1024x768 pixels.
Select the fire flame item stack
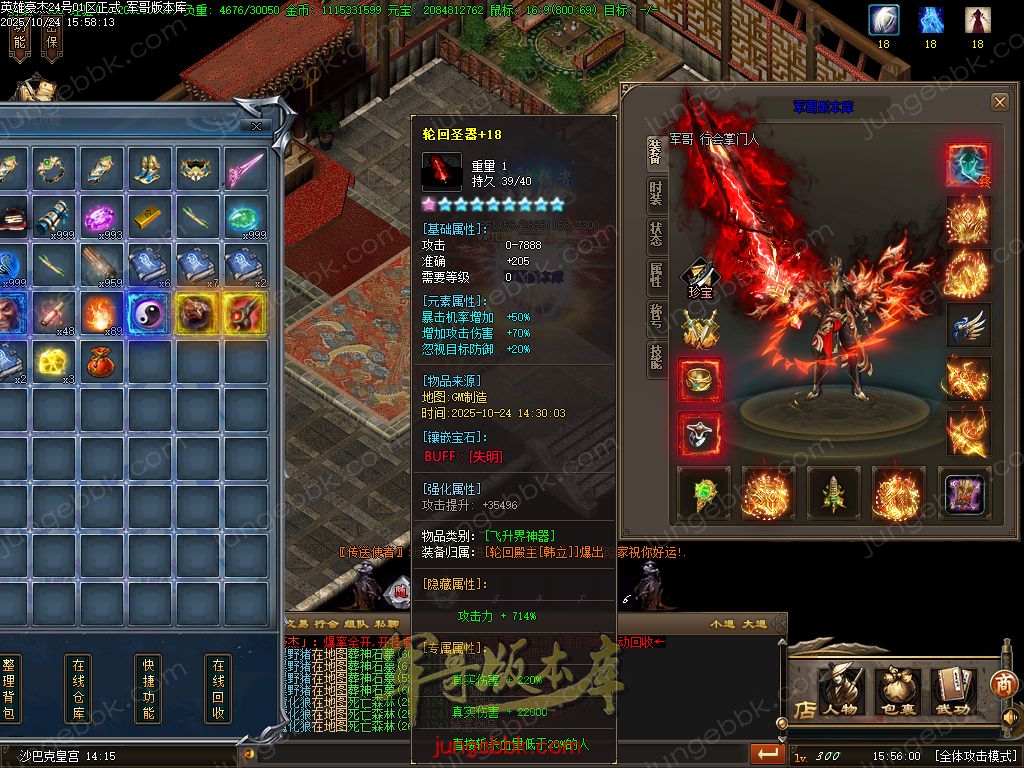pos(100,313)
